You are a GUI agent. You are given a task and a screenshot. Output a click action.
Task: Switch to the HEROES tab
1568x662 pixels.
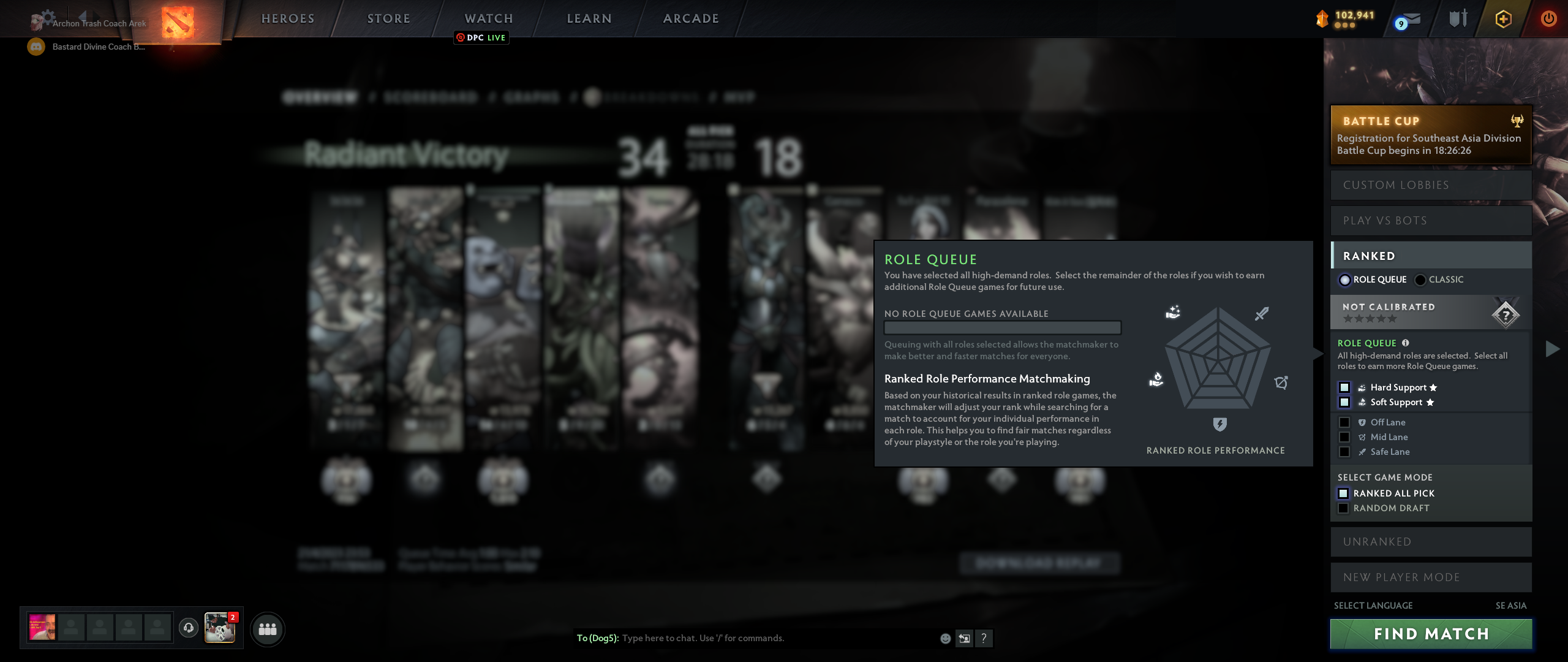point(287,18)
